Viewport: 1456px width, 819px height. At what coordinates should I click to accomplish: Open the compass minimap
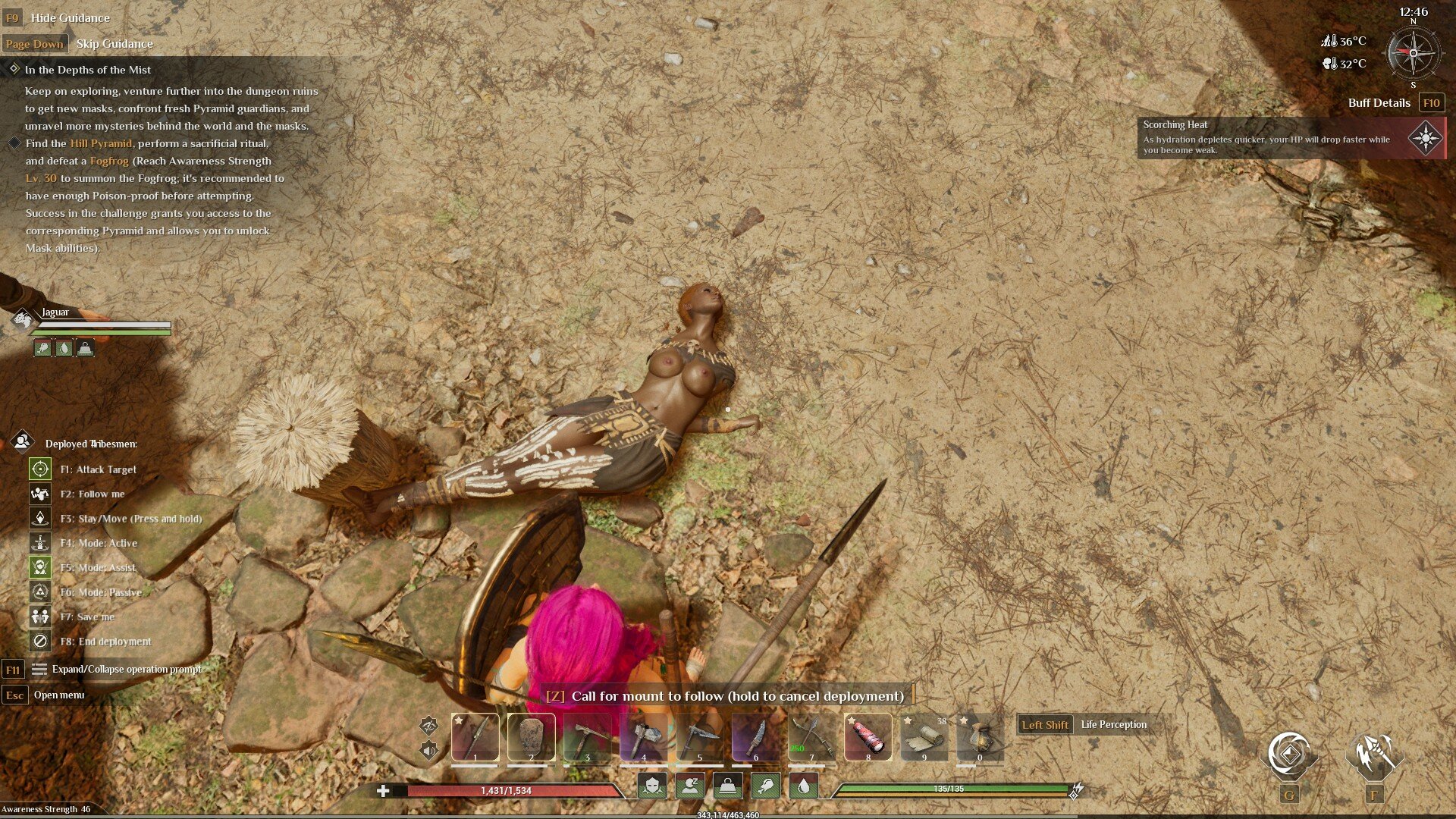[1413, 53]
